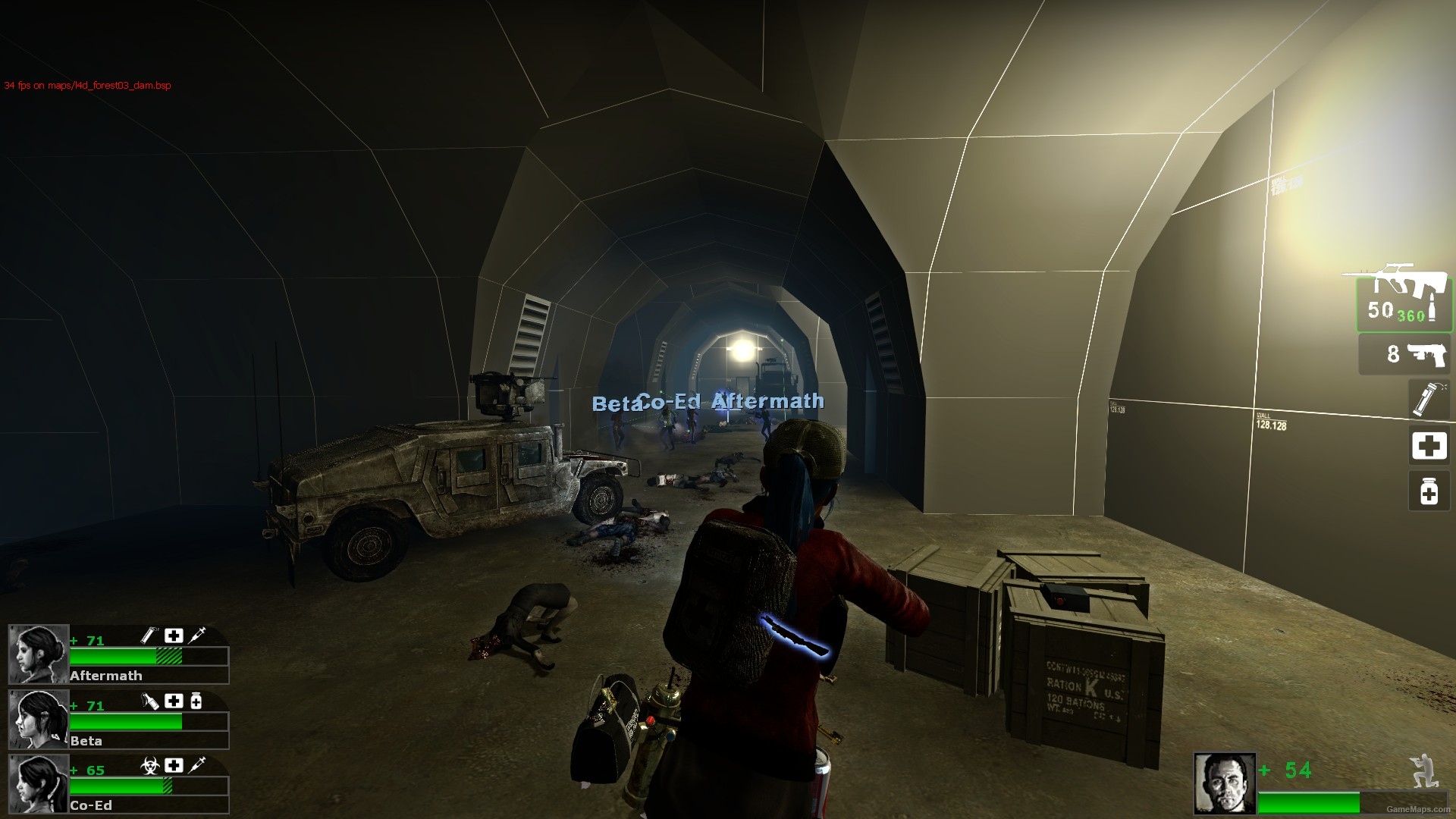Select teammate Beta's portrait

click(x=39, y=720)
